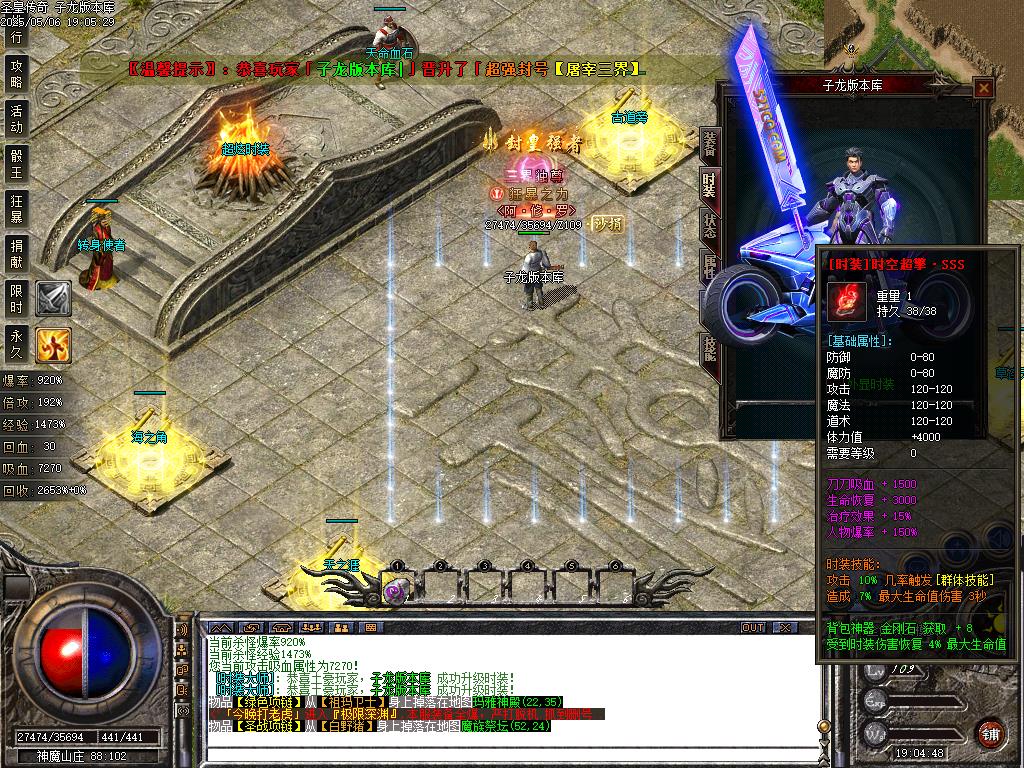This screenshot has width=1024, height=768.
Task: Activate the 狂暴 berserk button
Action: click(x=16, y=208)
